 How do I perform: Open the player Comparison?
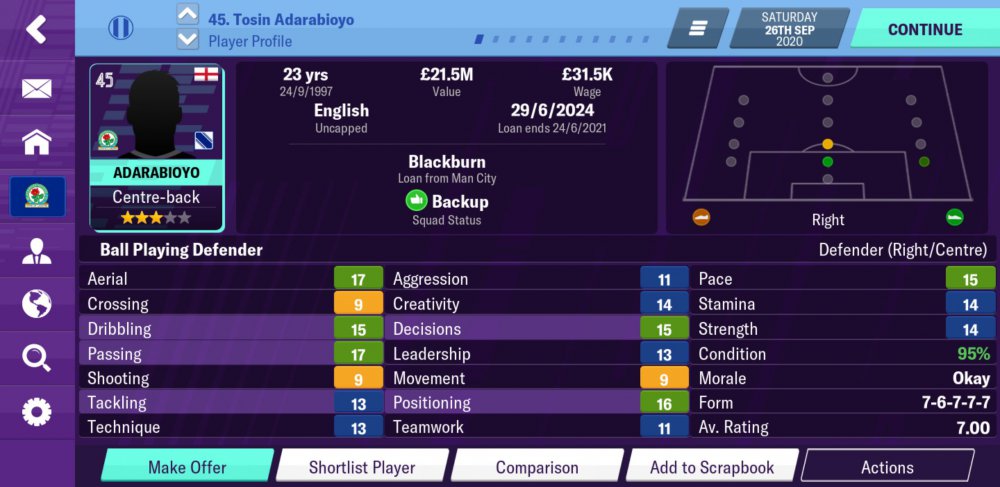tap(537, 467)
